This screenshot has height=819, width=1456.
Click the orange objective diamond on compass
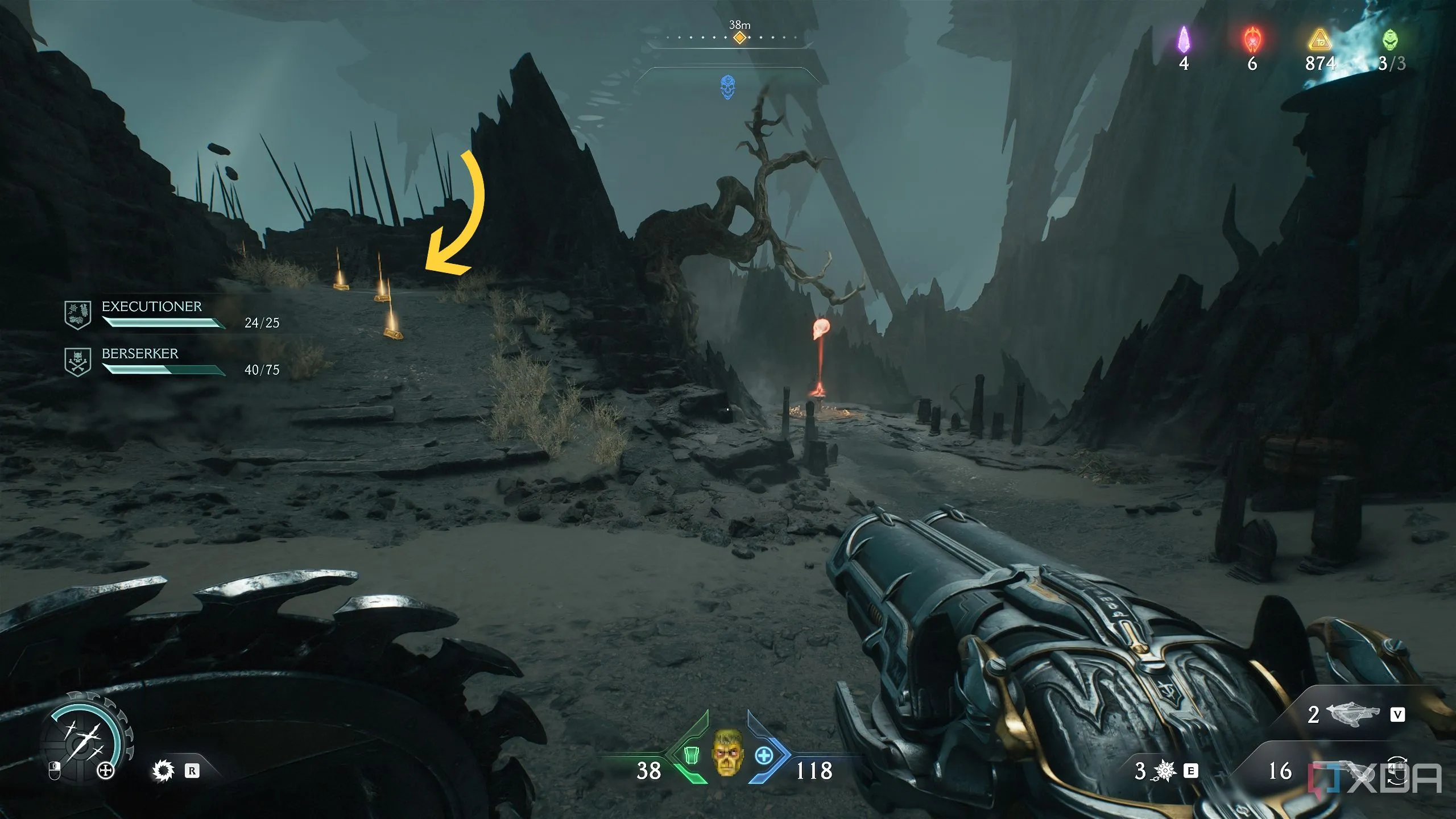tap(739, 38)
